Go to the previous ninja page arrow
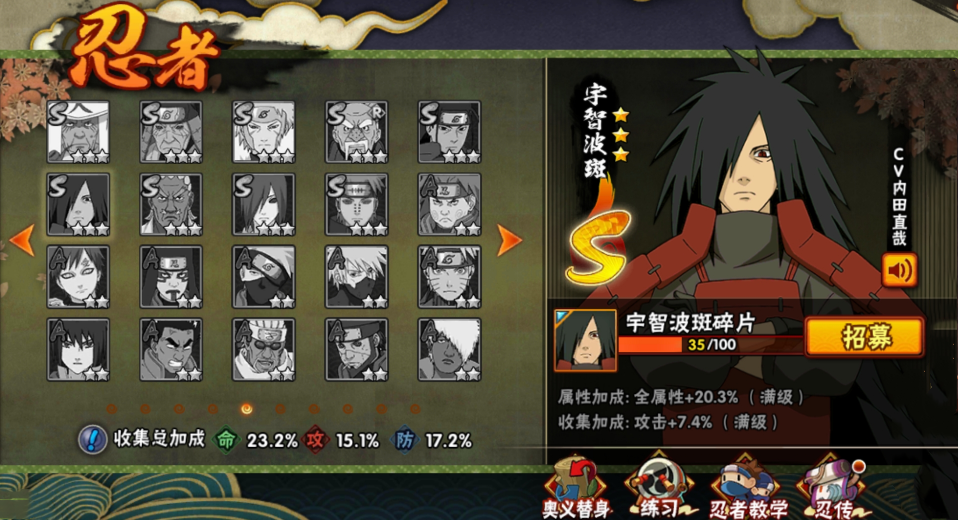958x520 pixels. (23, 239)
